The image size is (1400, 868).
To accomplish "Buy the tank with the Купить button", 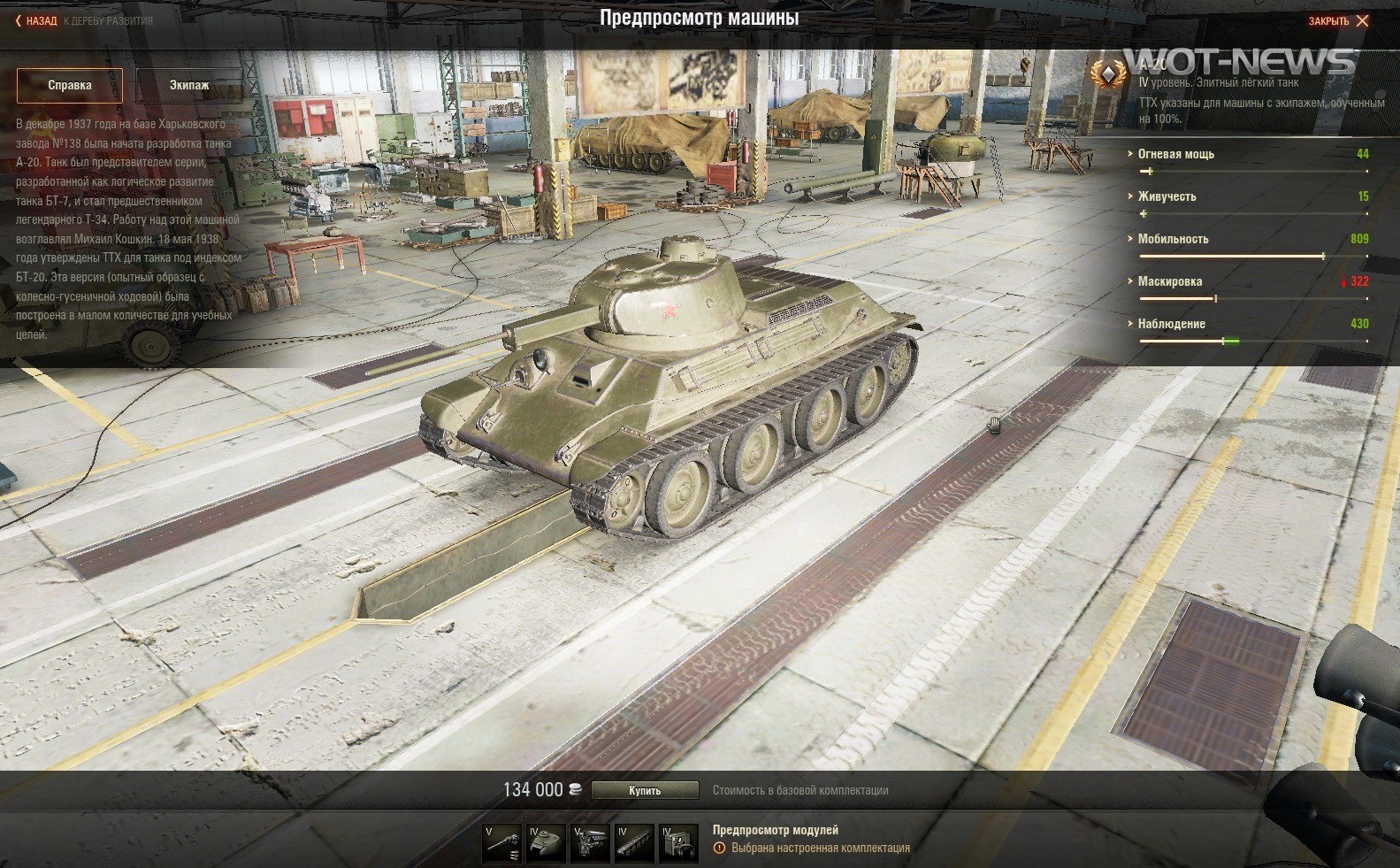I will coord(645,790).
